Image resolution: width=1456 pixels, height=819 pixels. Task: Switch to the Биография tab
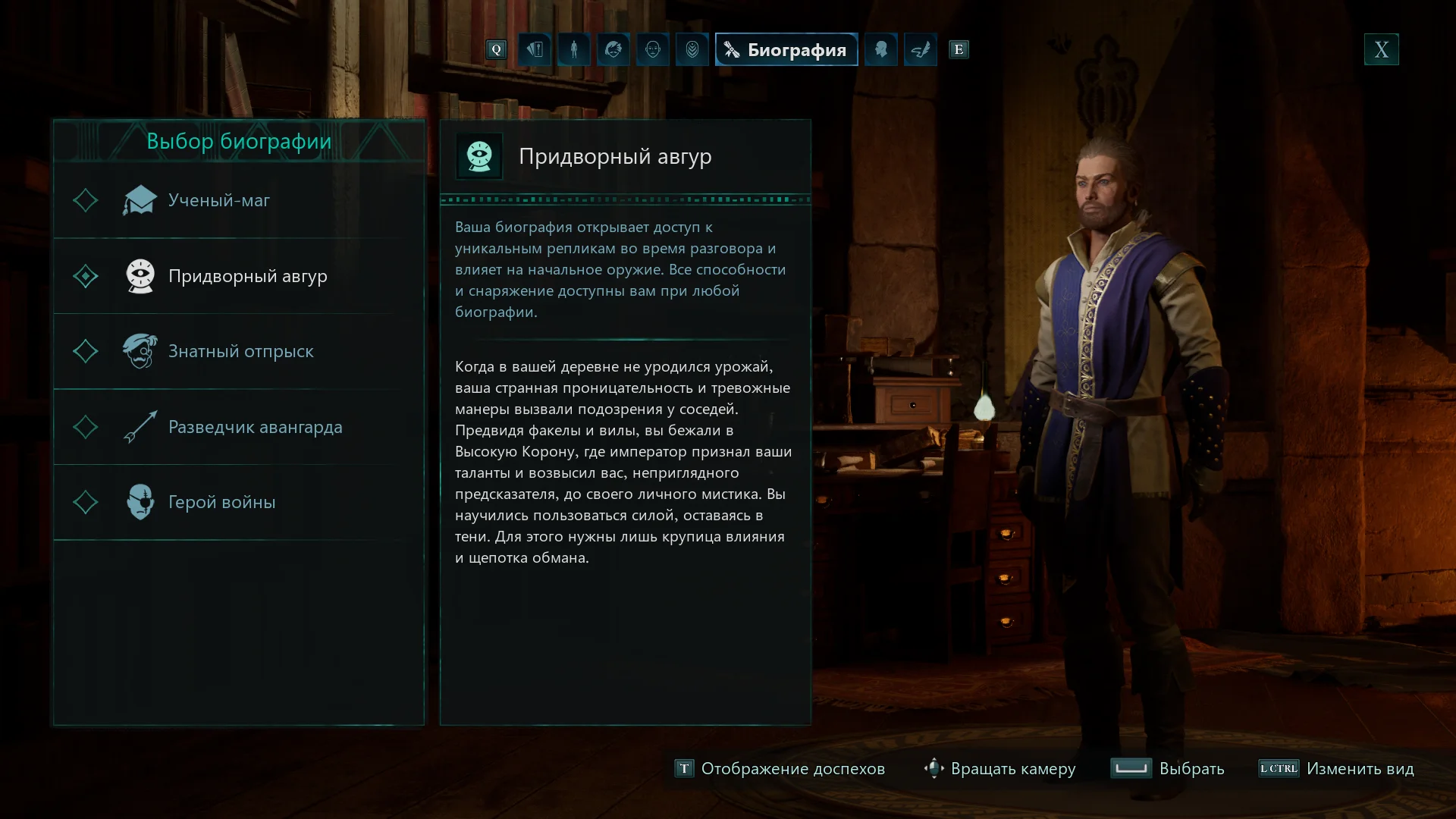point(786,49)
